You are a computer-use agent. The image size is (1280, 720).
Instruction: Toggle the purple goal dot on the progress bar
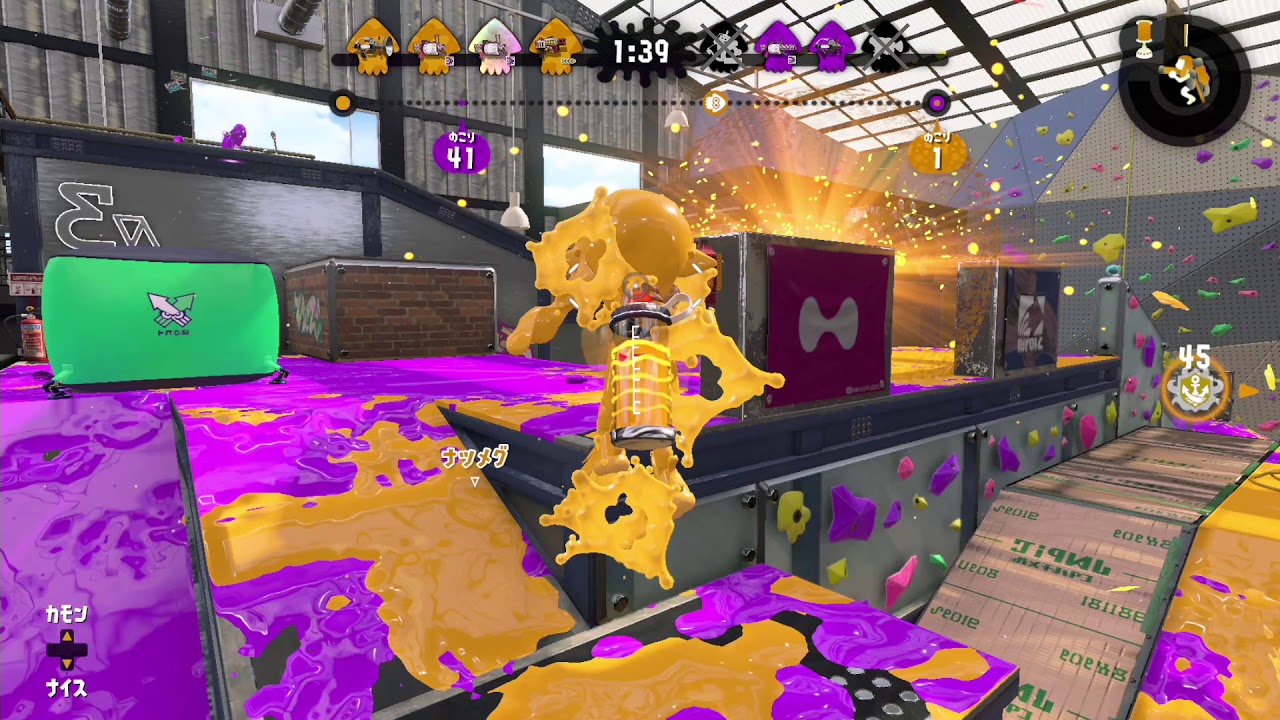click(935, 102)
